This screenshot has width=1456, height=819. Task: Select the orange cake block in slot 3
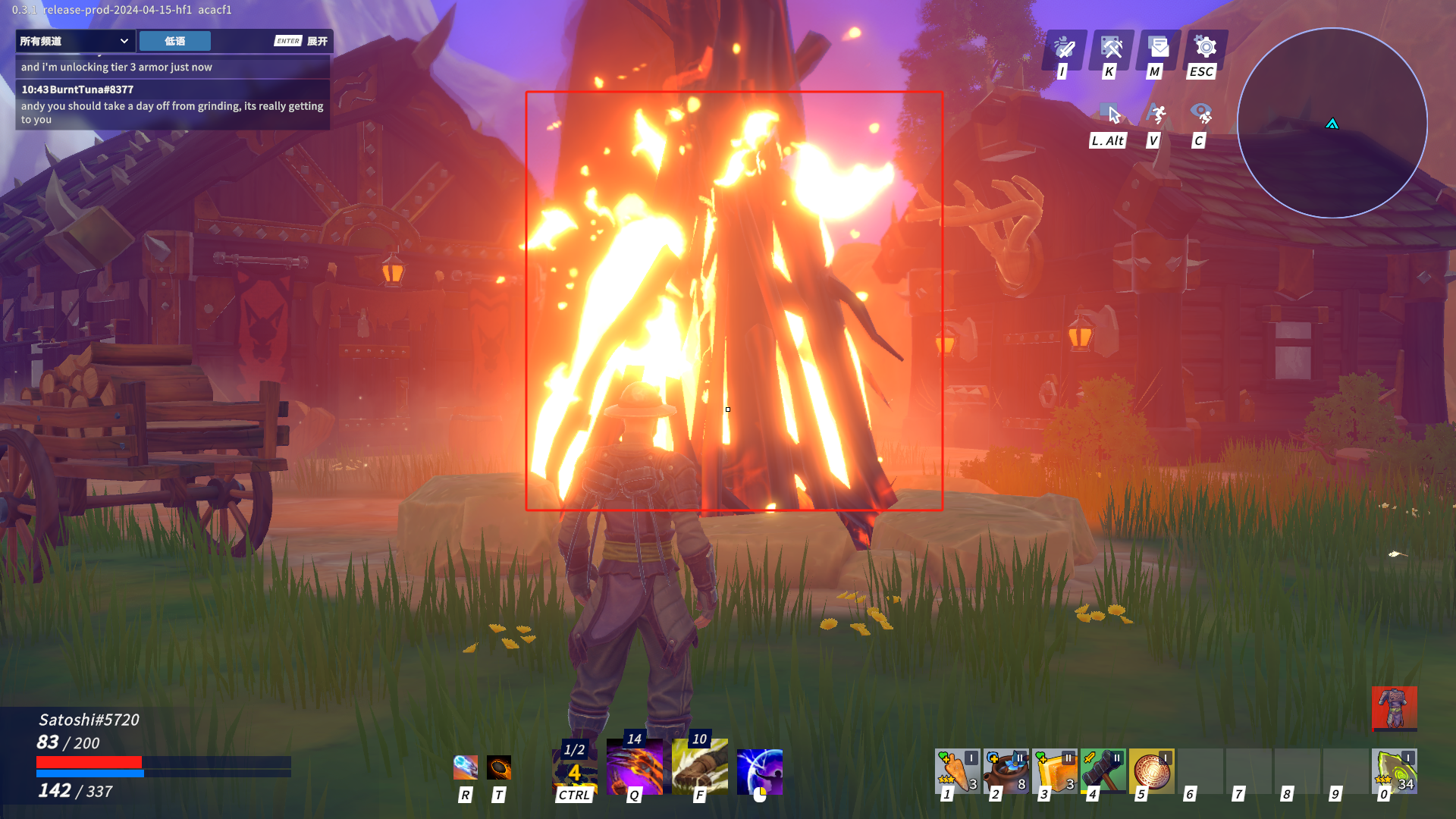pos(1054,771)
